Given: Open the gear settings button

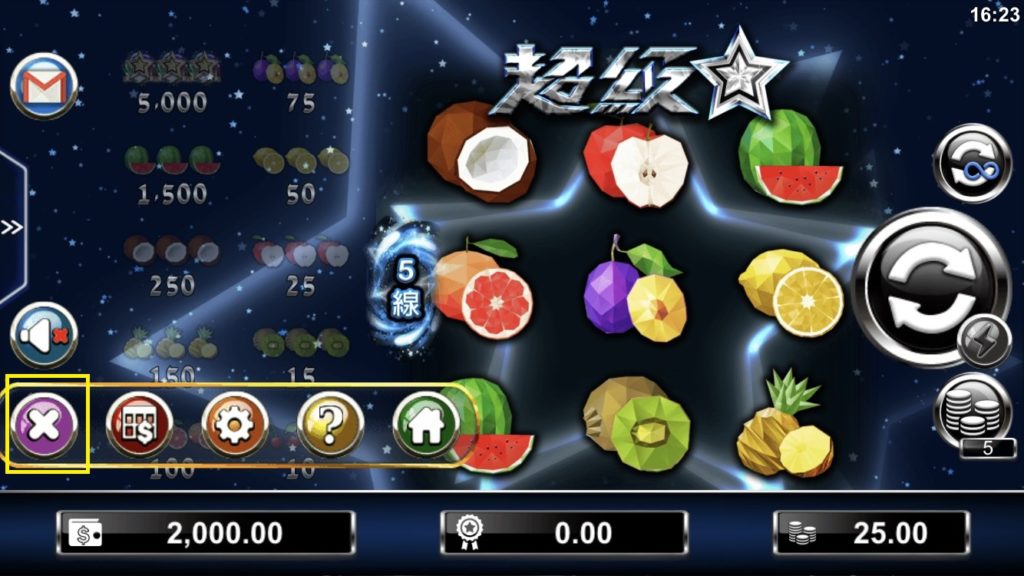Looking at the screenshot, I should (235, 424).
